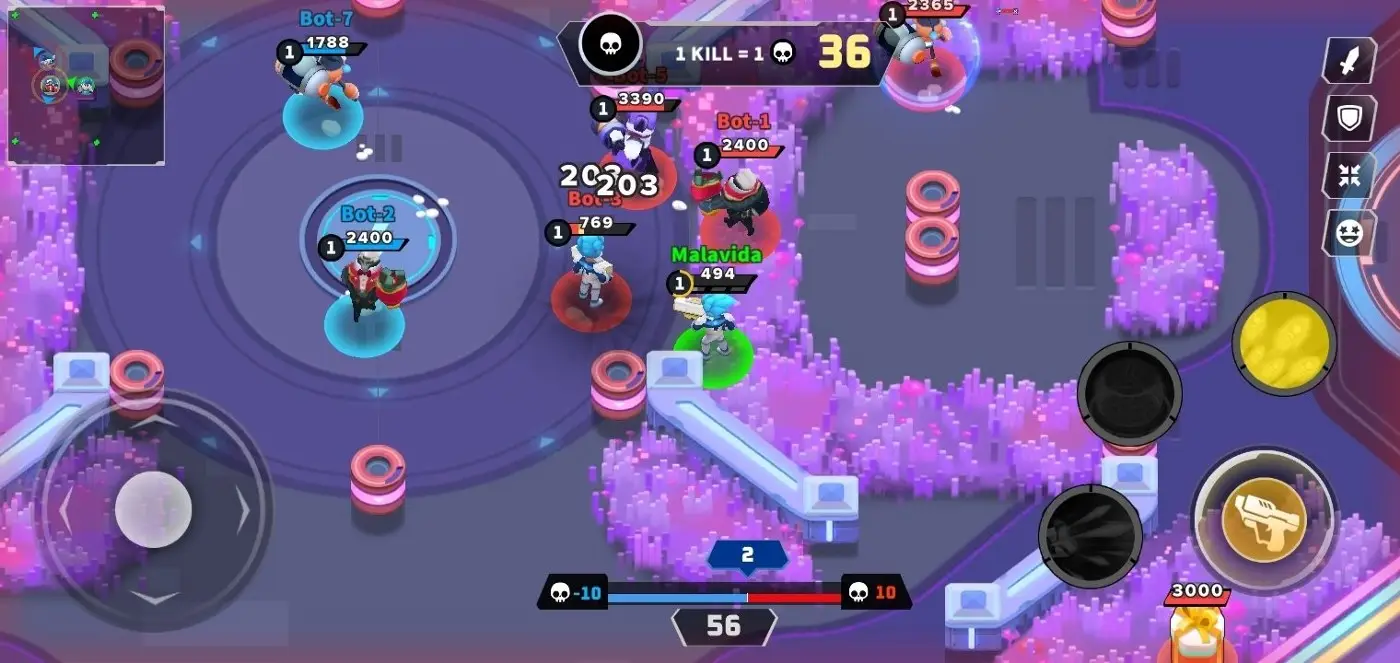
Task: Tap the pistol fire button
Action: 1264,519
